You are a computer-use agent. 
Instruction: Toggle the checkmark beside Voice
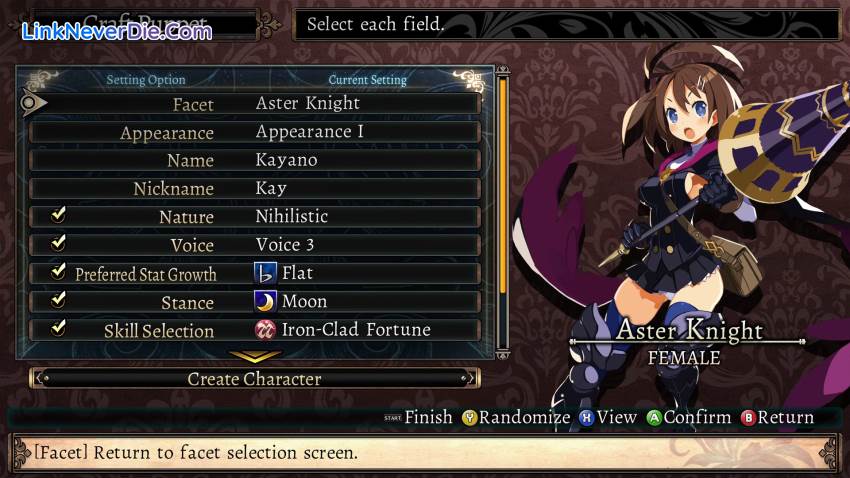(x=59, y=243)
